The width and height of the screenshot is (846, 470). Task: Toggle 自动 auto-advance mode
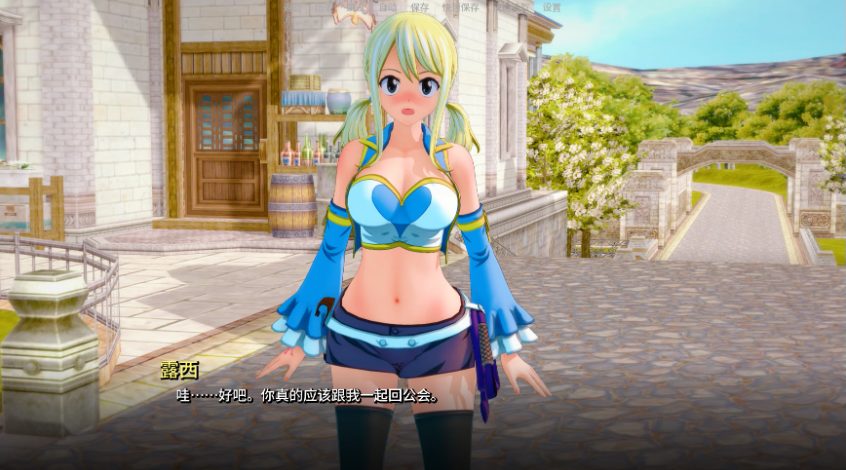pos(387,7)
